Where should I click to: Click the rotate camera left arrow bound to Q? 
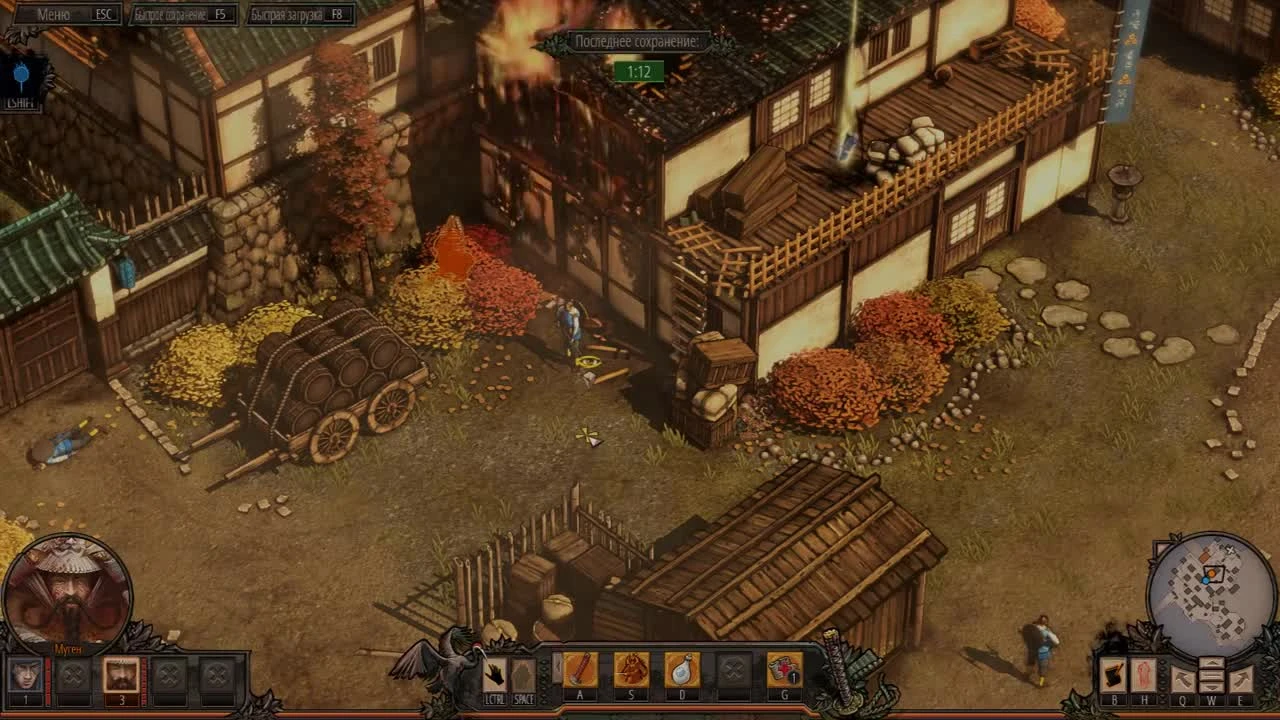[1183, 675]
